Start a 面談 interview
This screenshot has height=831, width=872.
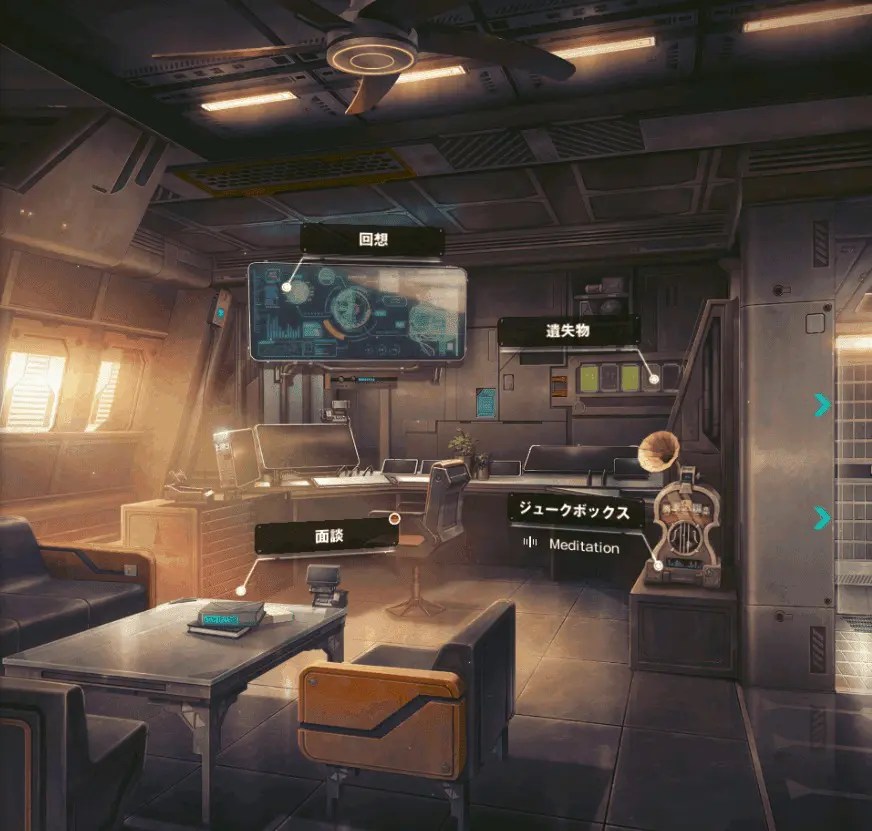[325, 536]
